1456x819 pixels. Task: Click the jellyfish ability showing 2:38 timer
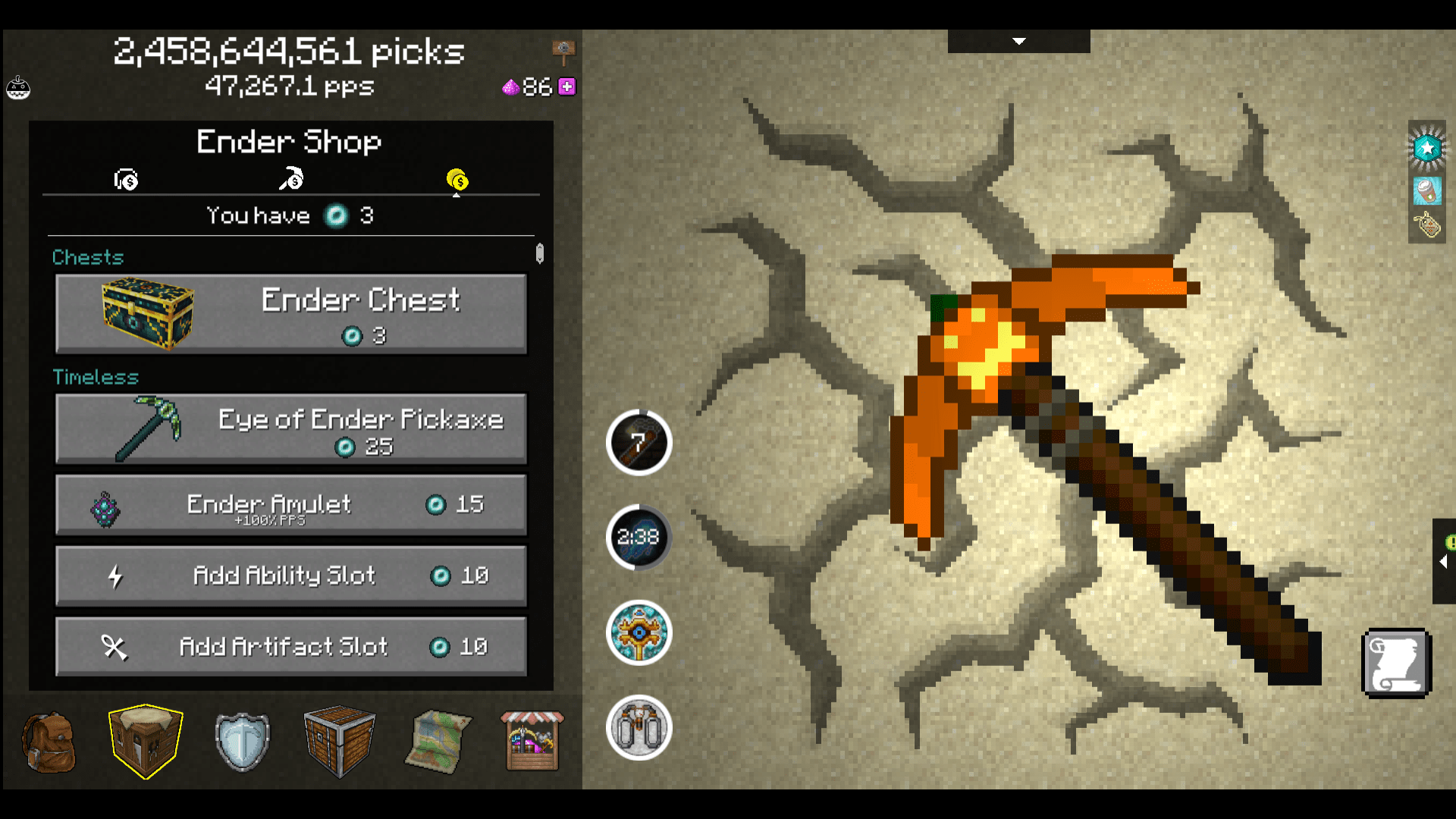pyautogui.click(x=639, y=537)
